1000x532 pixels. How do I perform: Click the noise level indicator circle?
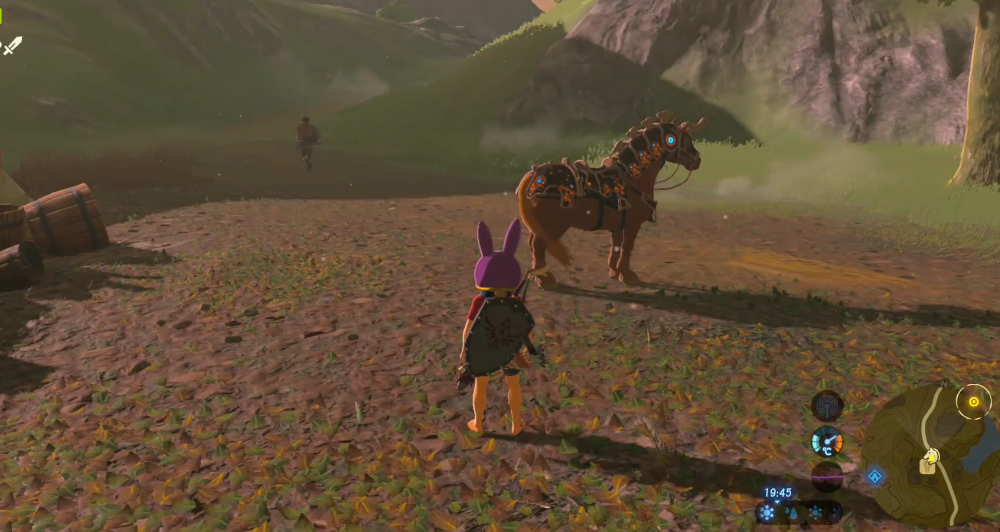click(x=827, y=476)
